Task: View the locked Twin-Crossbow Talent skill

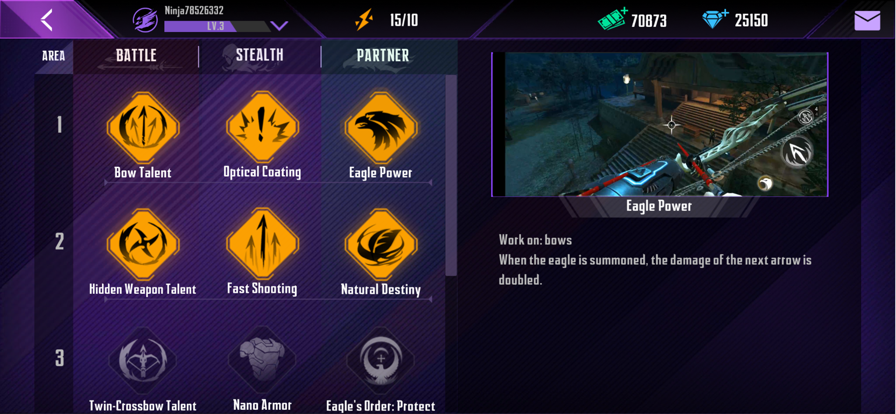Action: pyautogui.click(x=143, y=361)
